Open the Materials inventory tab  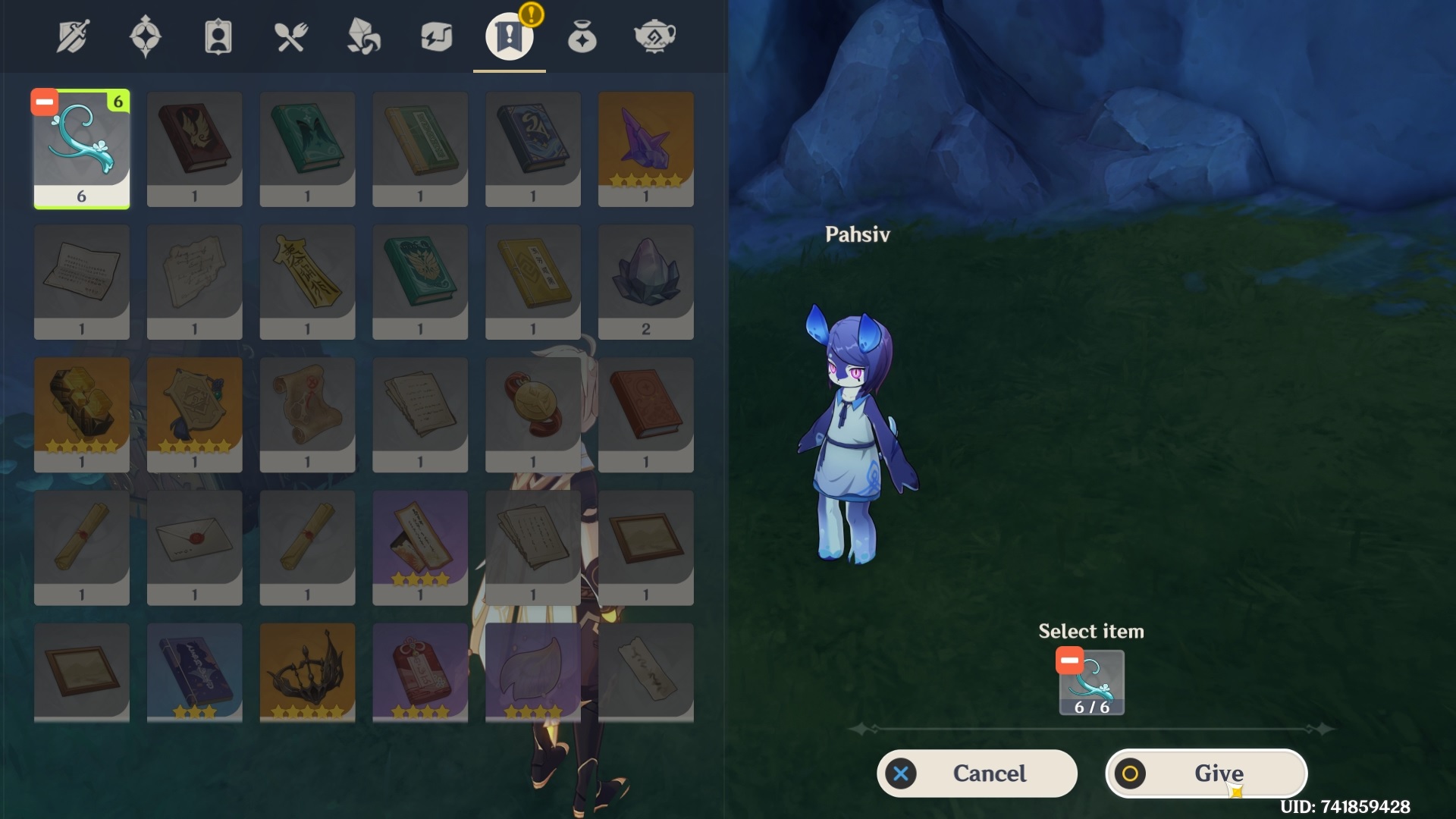363,36
